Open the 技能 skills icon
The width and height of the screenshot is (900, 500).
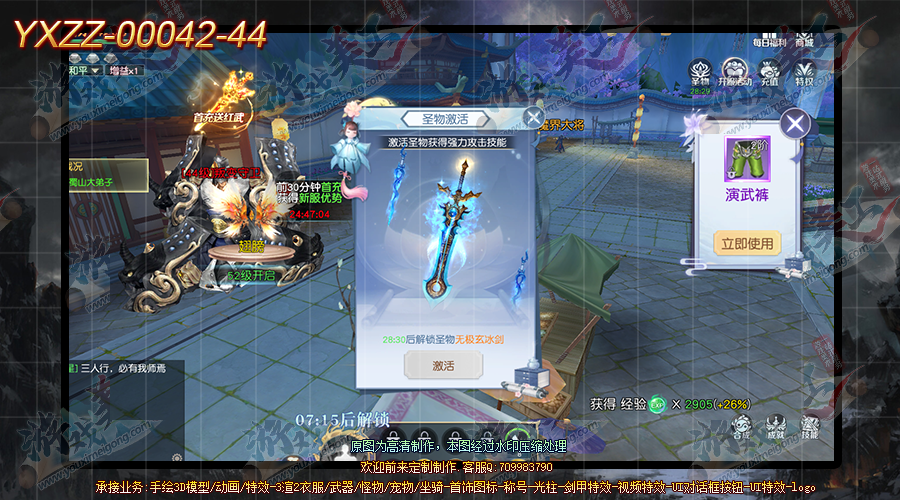[809, 424]
